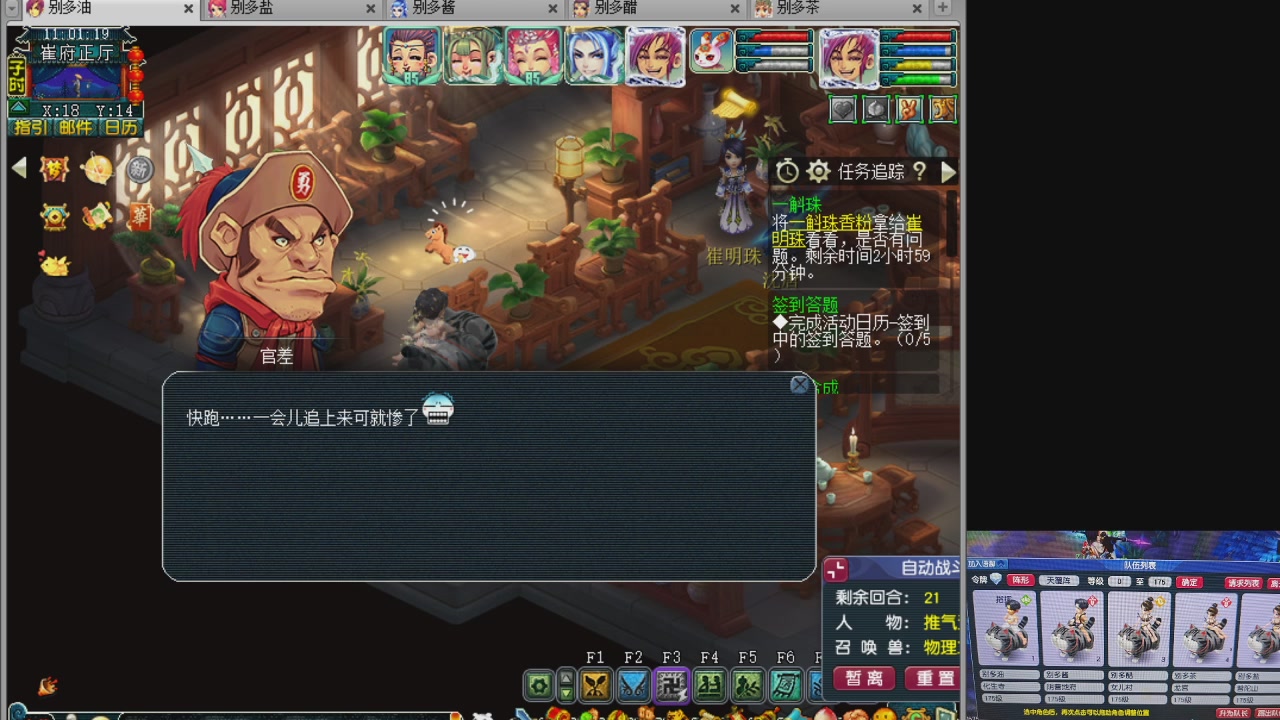Open the 任务追踪 settings gear icon

tap(819, 171)
